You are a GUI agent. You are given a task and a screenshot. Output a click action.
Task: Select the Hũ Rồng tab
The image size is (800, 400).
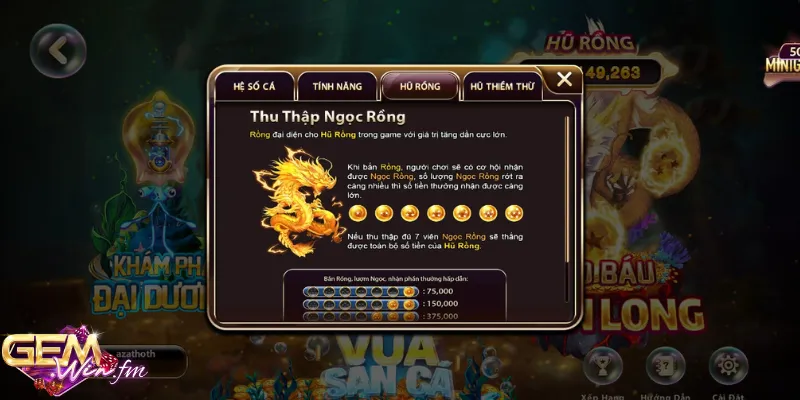(x=419, y=86)
